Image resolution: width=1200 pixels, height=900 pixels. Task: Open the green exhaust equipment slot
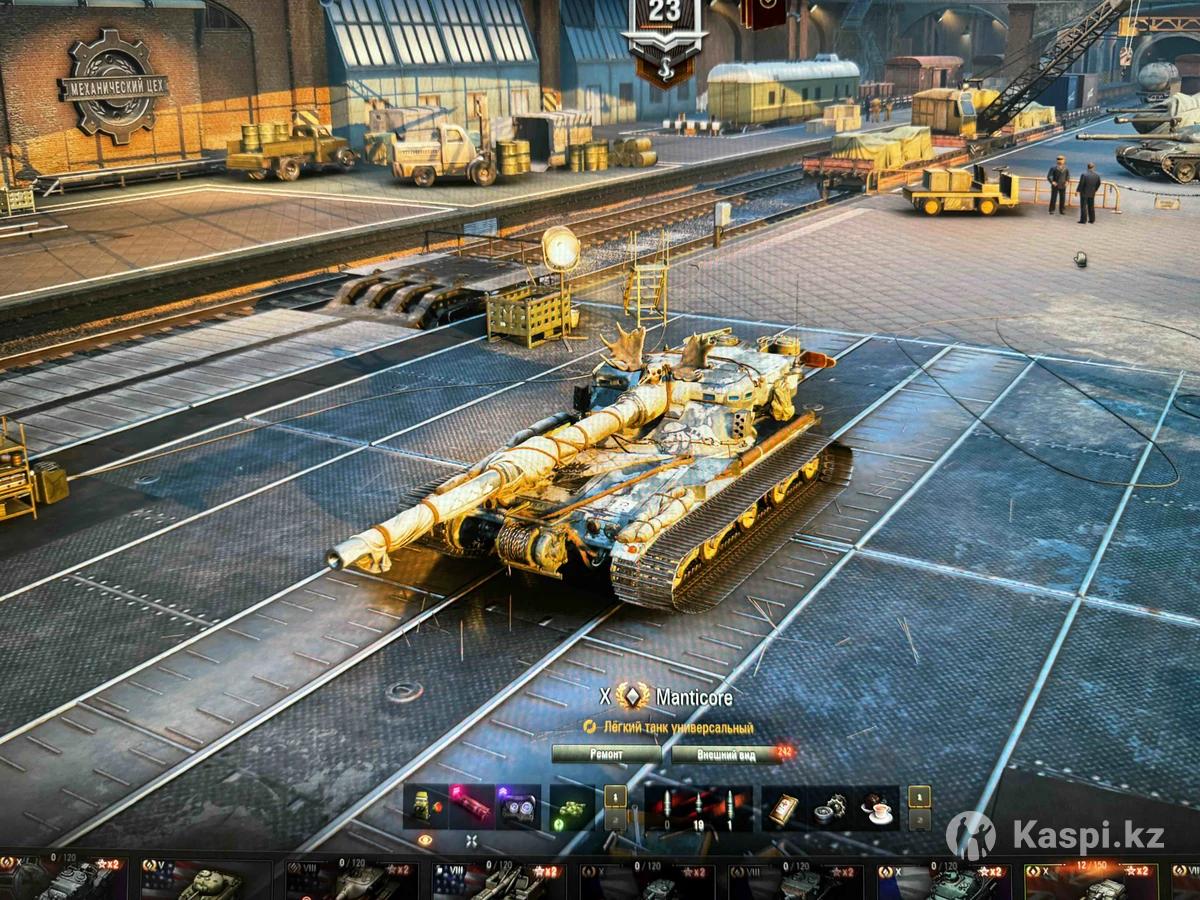pyautogui.click(x=425, y=806)
